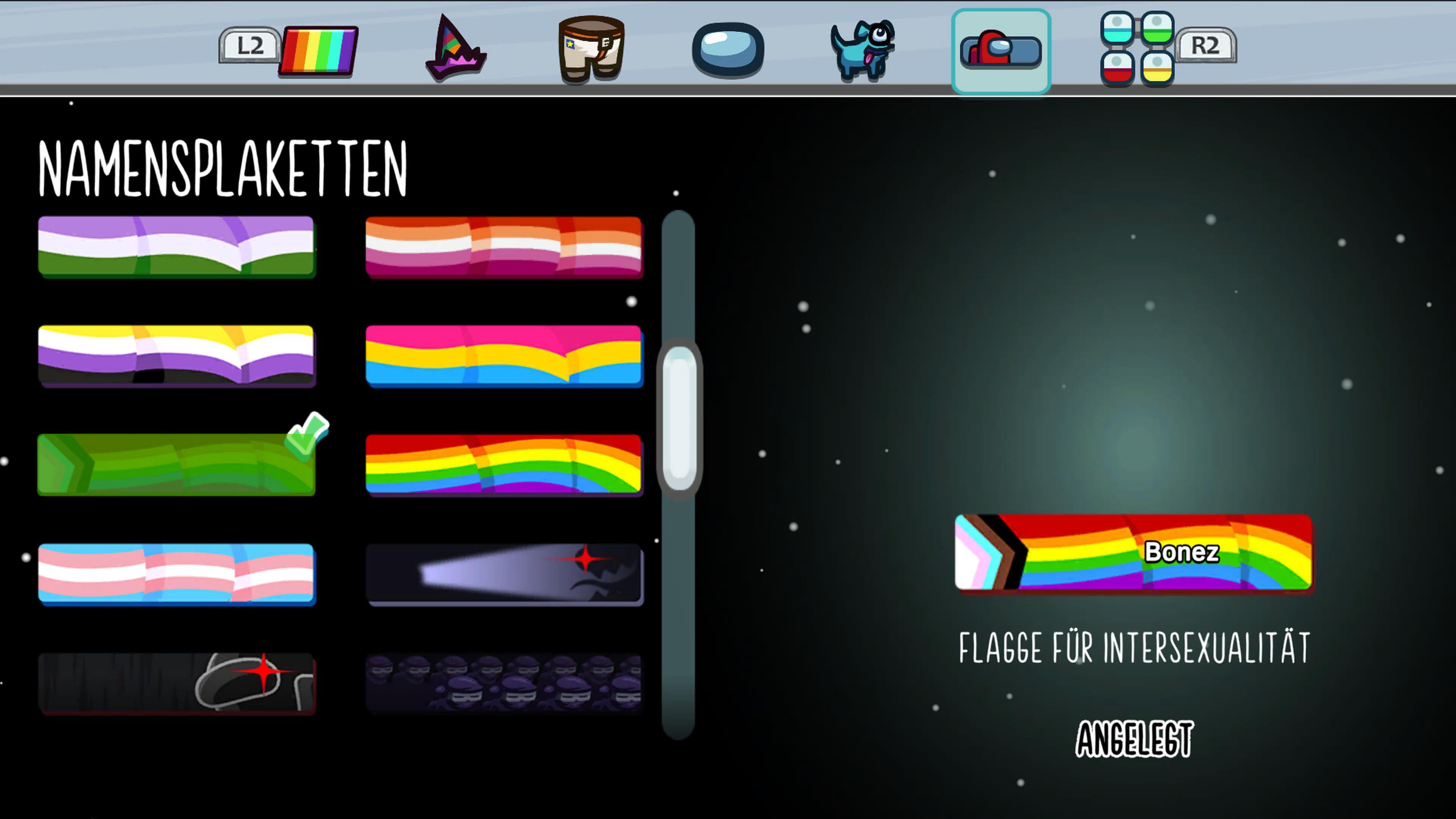Switch to the pants outfit tab
Screen dimensions: 1456x819
tap(591, 50)
